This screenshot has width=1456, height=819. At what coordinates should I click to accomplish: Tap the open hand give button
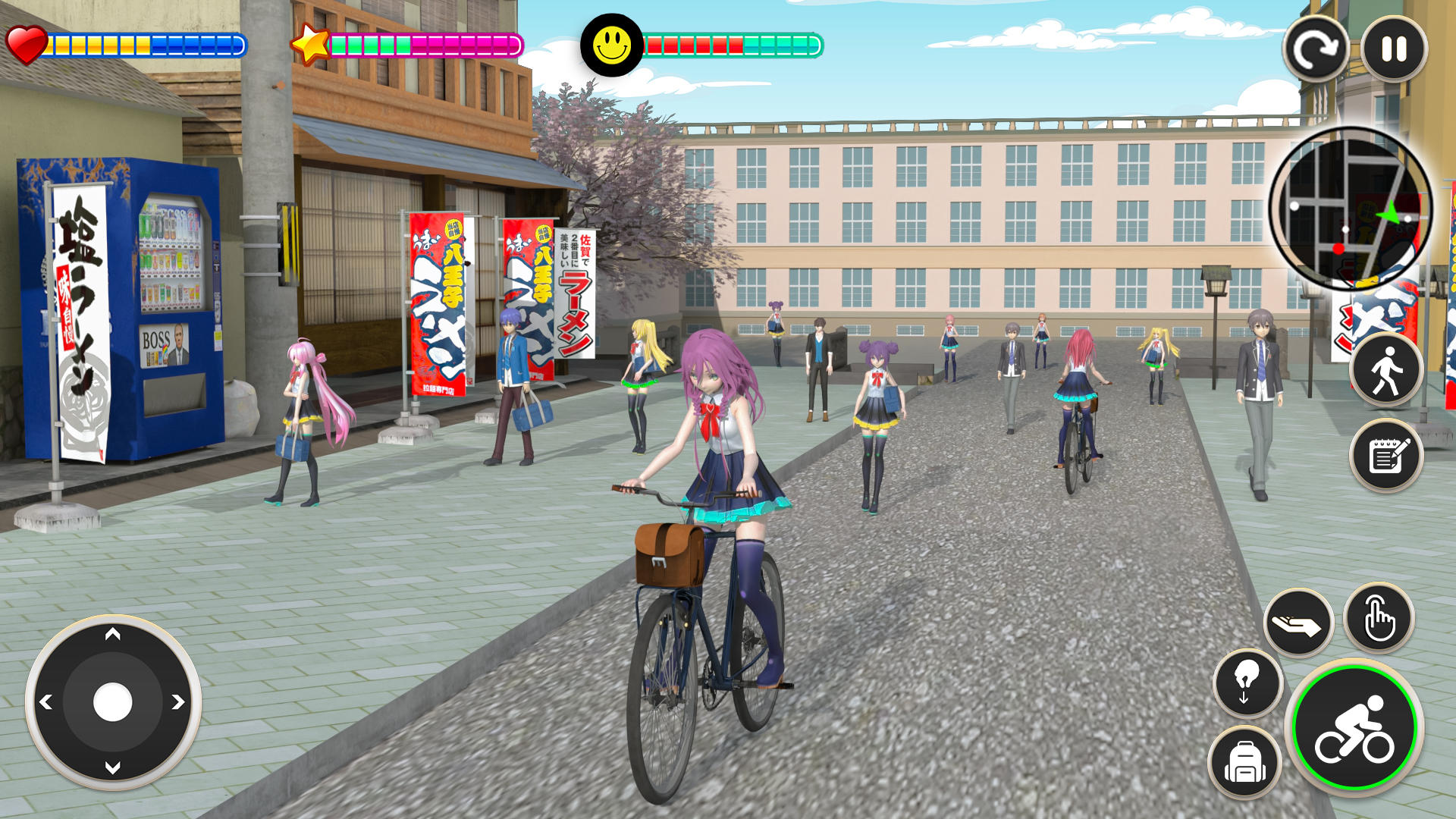pyautogui.click(x=1298, y=623)
